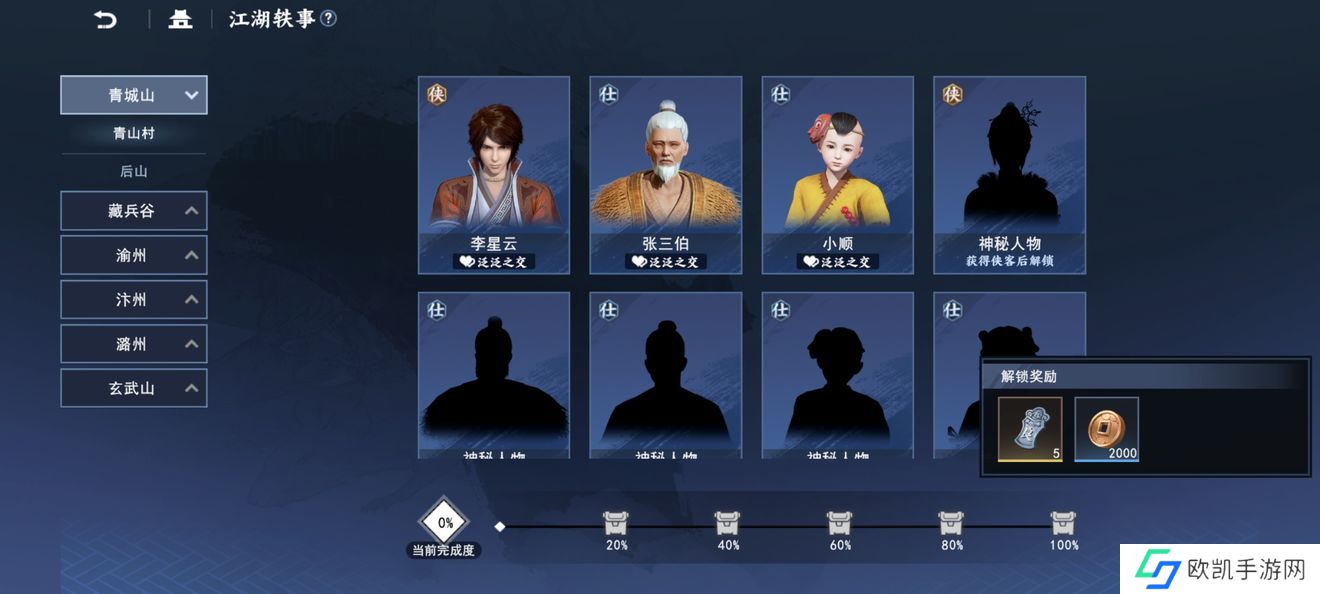Open the home building icon
The height and width of the screenshot is (594, 1320).
180,19
